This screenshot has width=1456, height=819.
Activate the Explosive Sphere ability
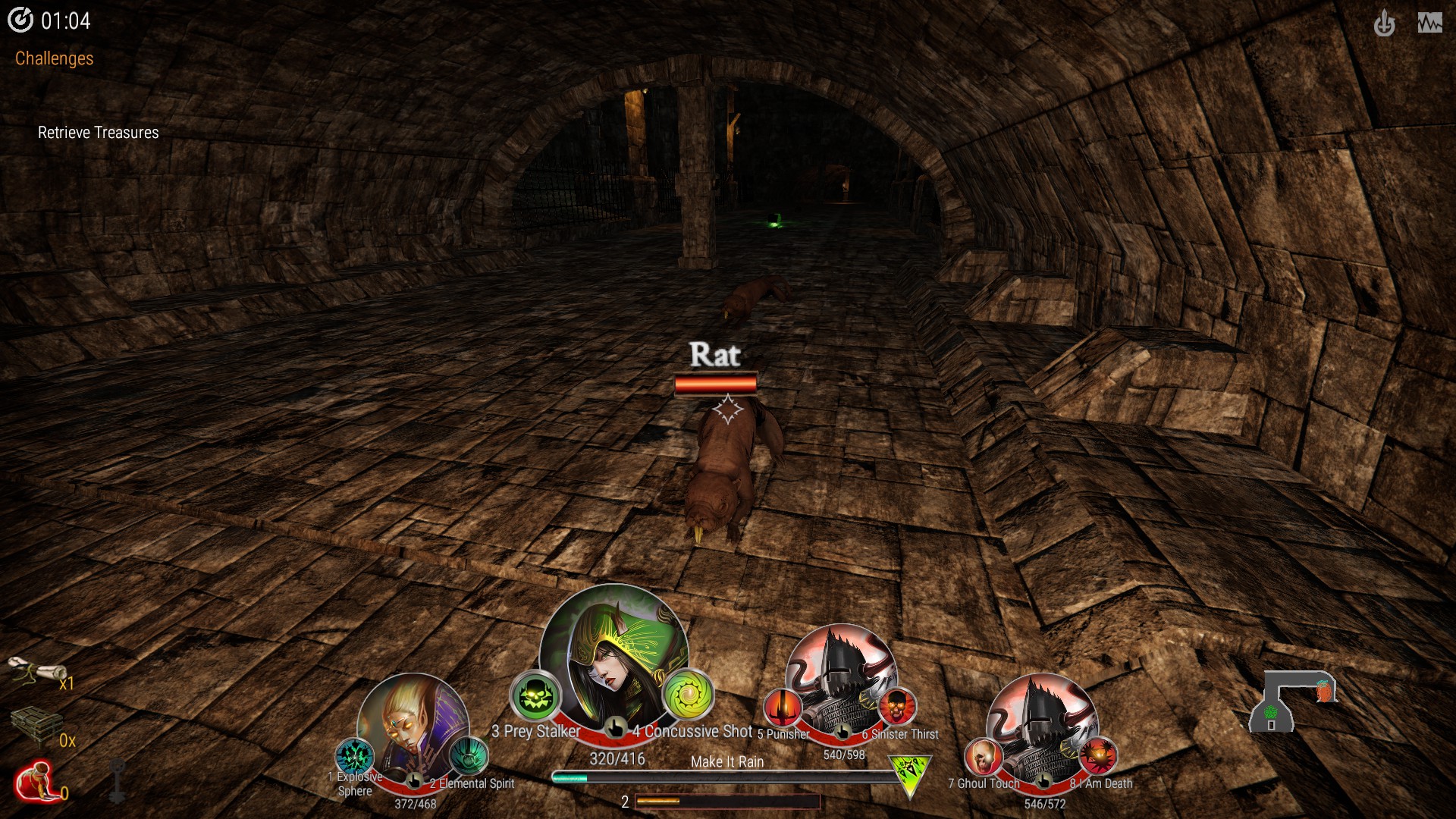point(354,756)
